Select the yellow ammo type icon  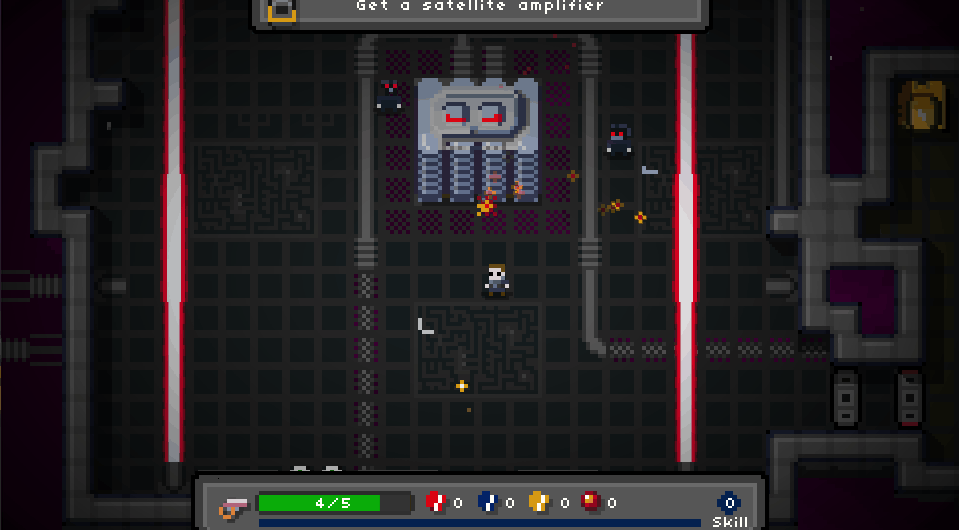pos(539,502)
